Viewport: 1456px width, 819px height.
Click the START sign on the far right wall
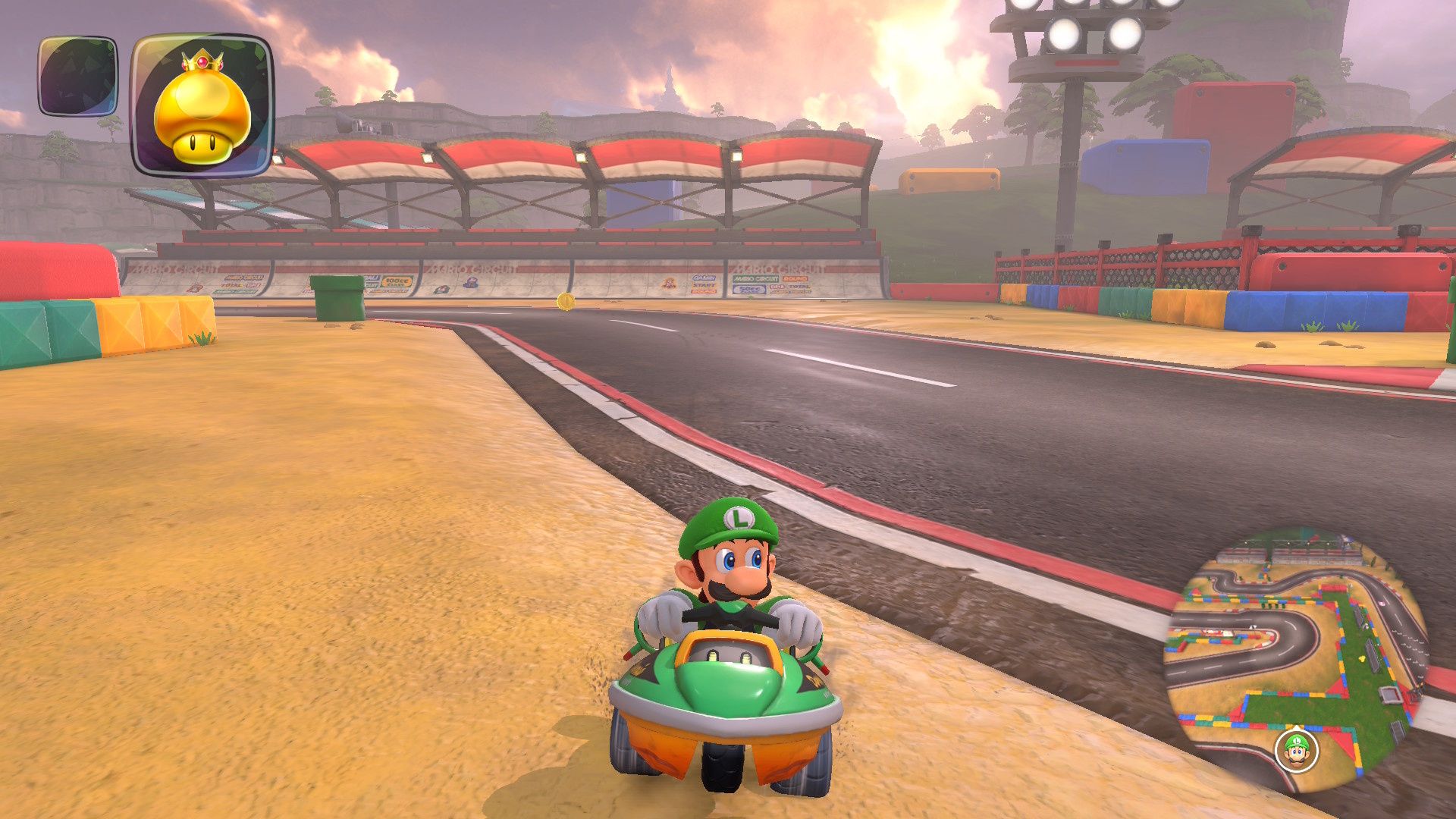click(x=703, y=284)
